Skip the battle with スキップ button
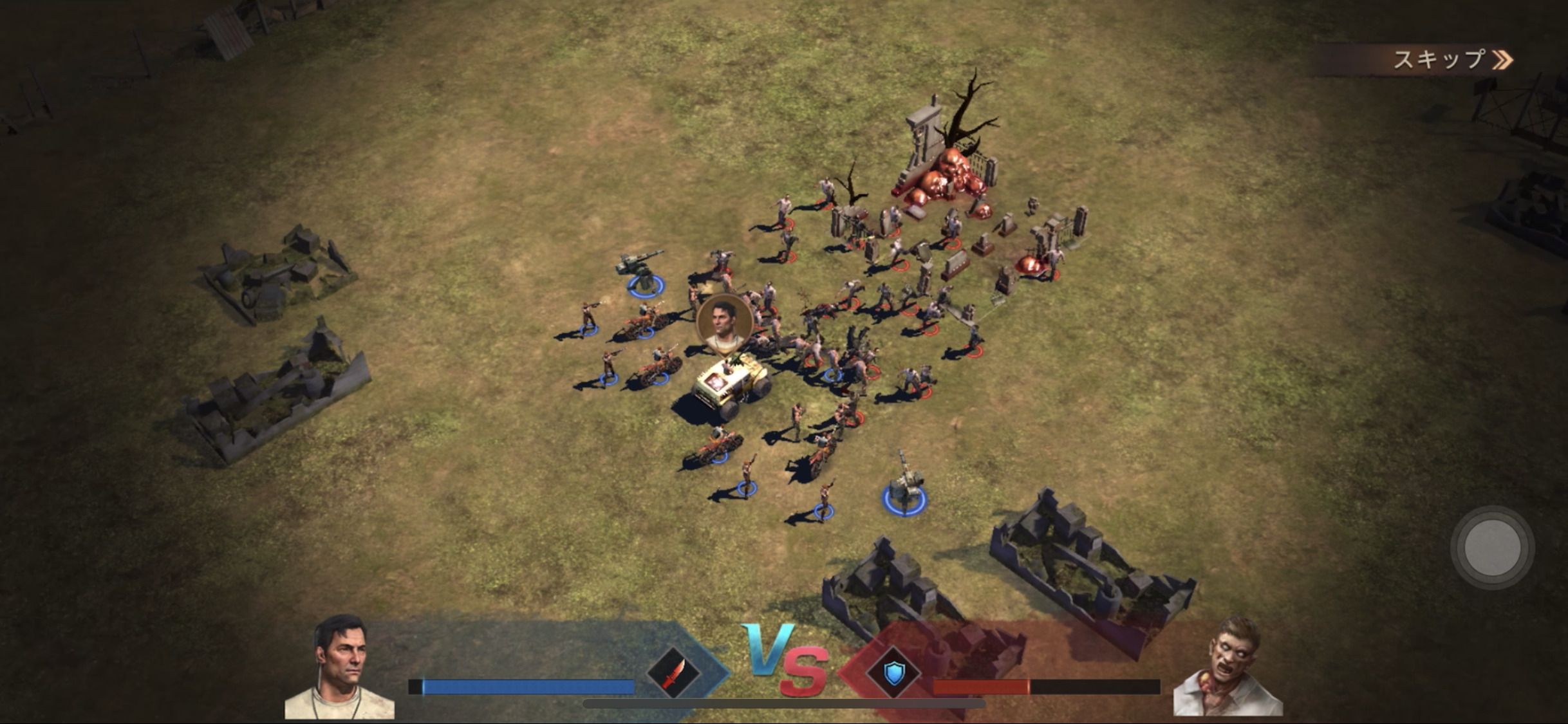 [x=1451, y=60]
